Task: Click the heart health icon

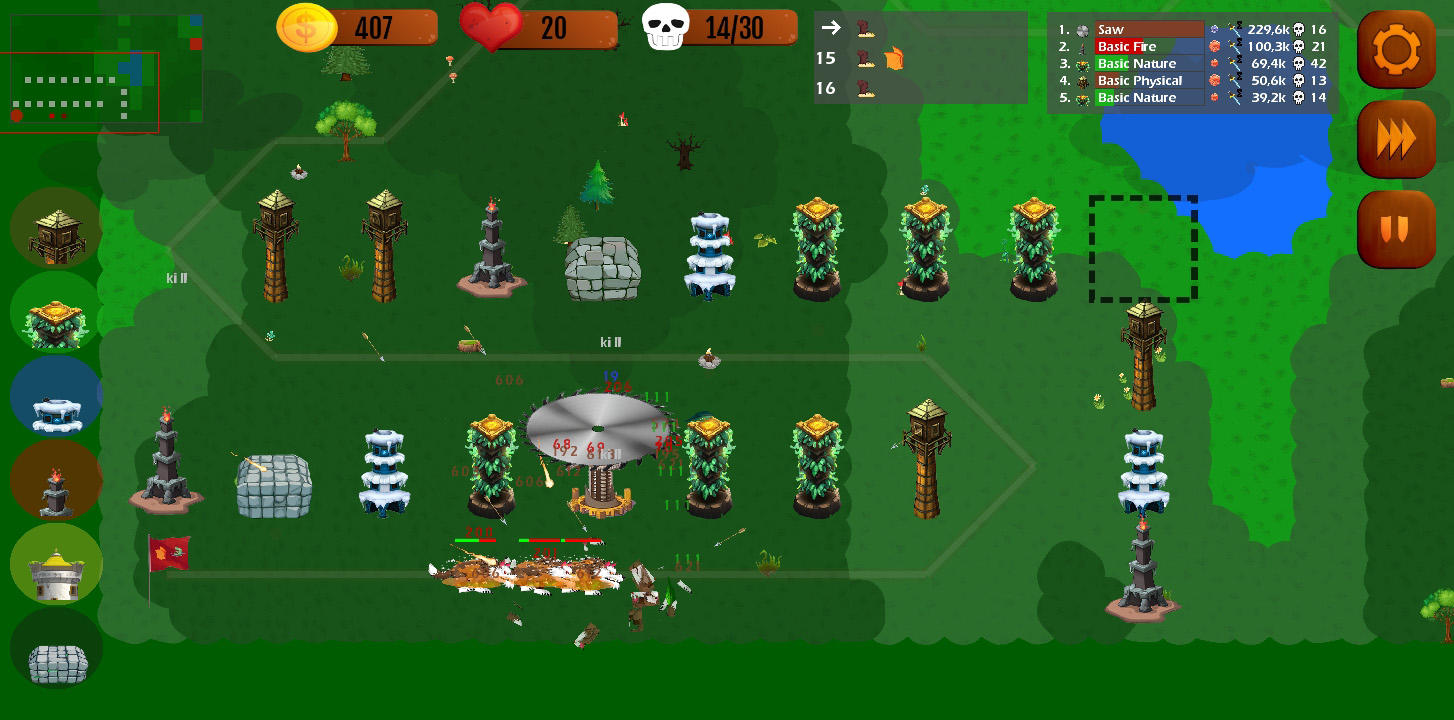Action: point(489,27)
